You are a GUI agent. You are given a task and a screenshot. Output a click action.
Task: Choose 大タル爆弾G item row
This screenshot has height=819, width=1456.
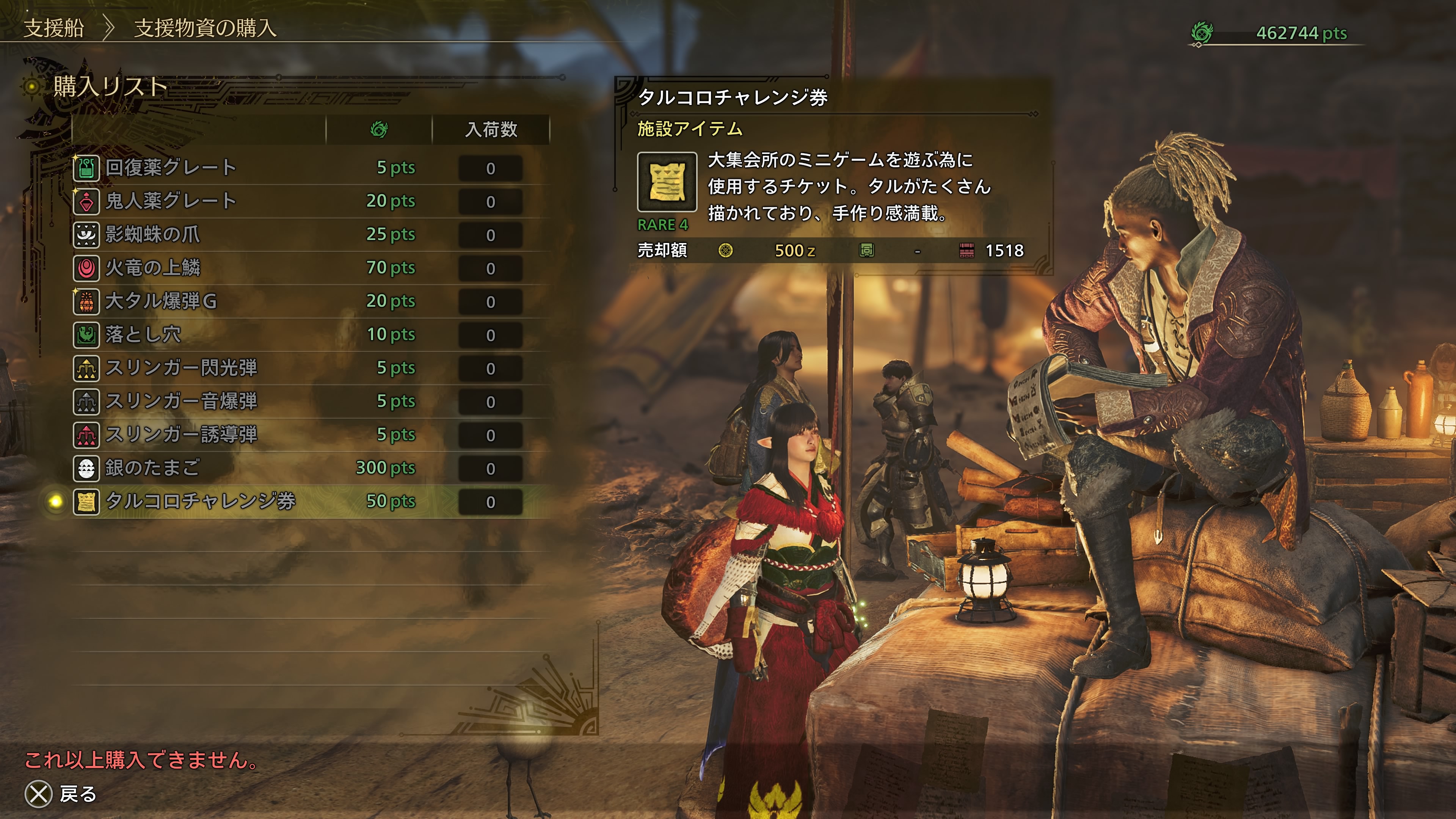coord(161,301)
